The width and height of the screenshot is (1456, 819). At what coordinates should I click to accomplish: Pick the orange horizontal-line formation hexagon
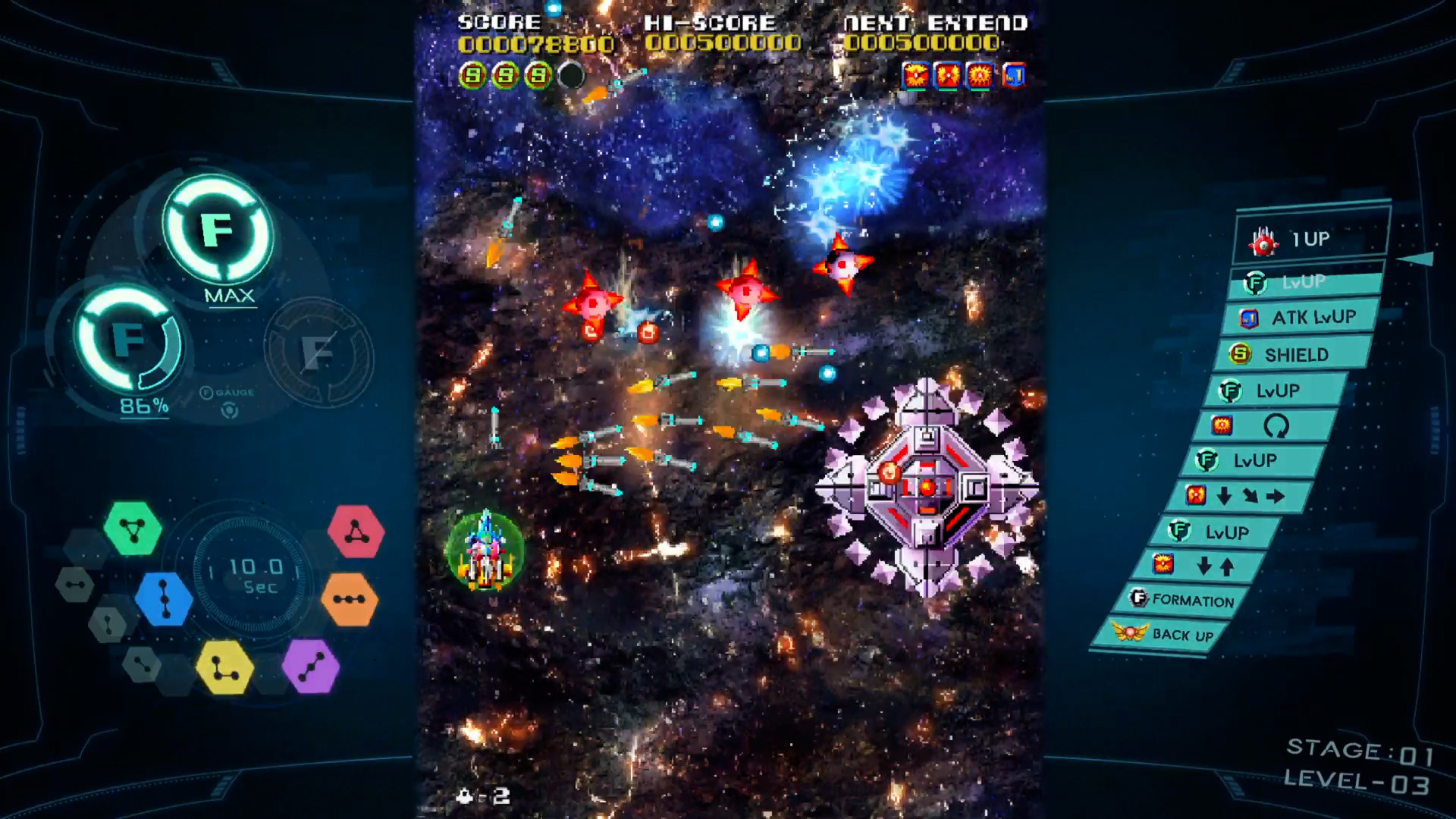tap(350, 599)
